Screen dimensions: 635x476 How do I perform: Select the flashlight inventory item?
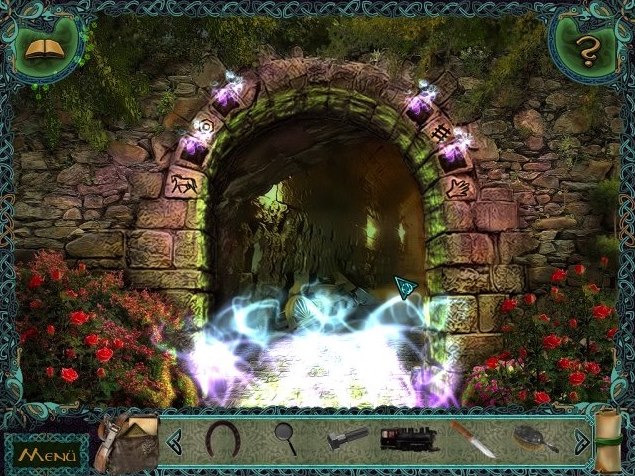[347, 438]
